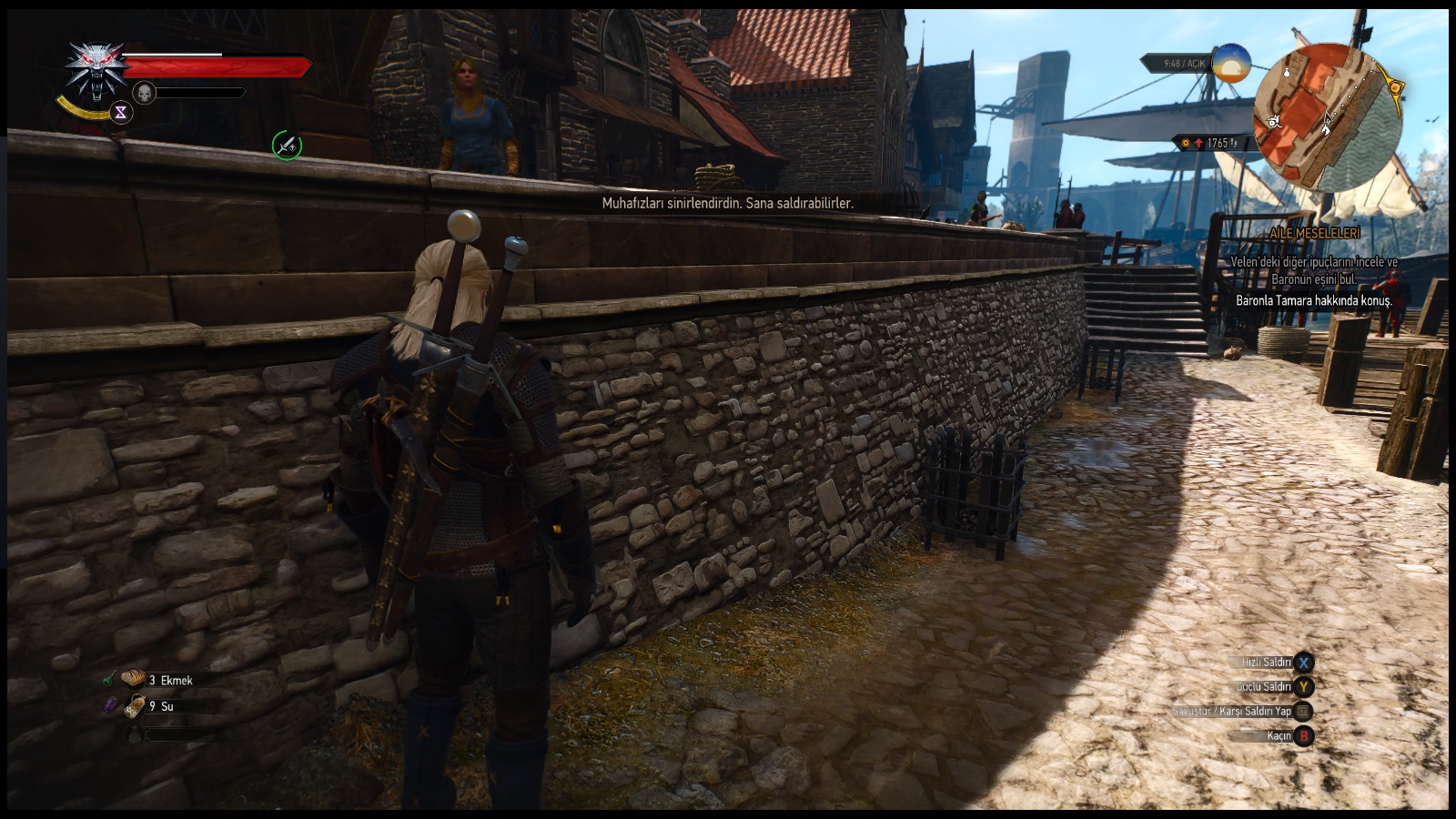Image resolution: width=1456 pixels, height=819 pixels.
Task: Select the purple potion vial icon
Action: pos(110,705)
